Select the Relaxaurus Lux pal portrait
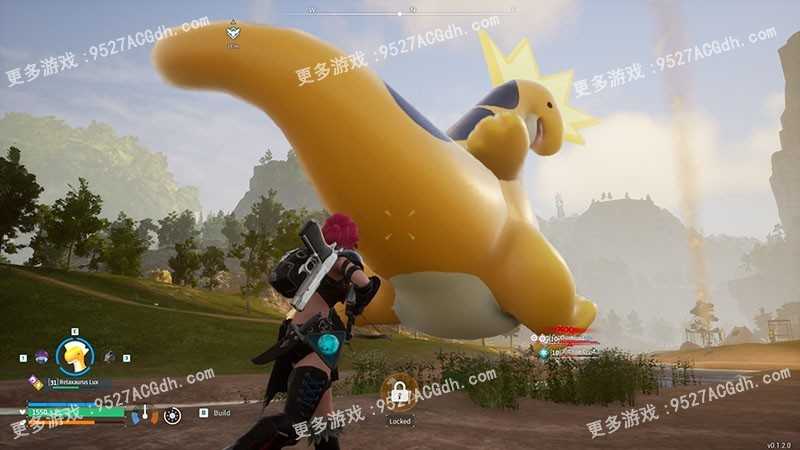 tap(75, 354)
